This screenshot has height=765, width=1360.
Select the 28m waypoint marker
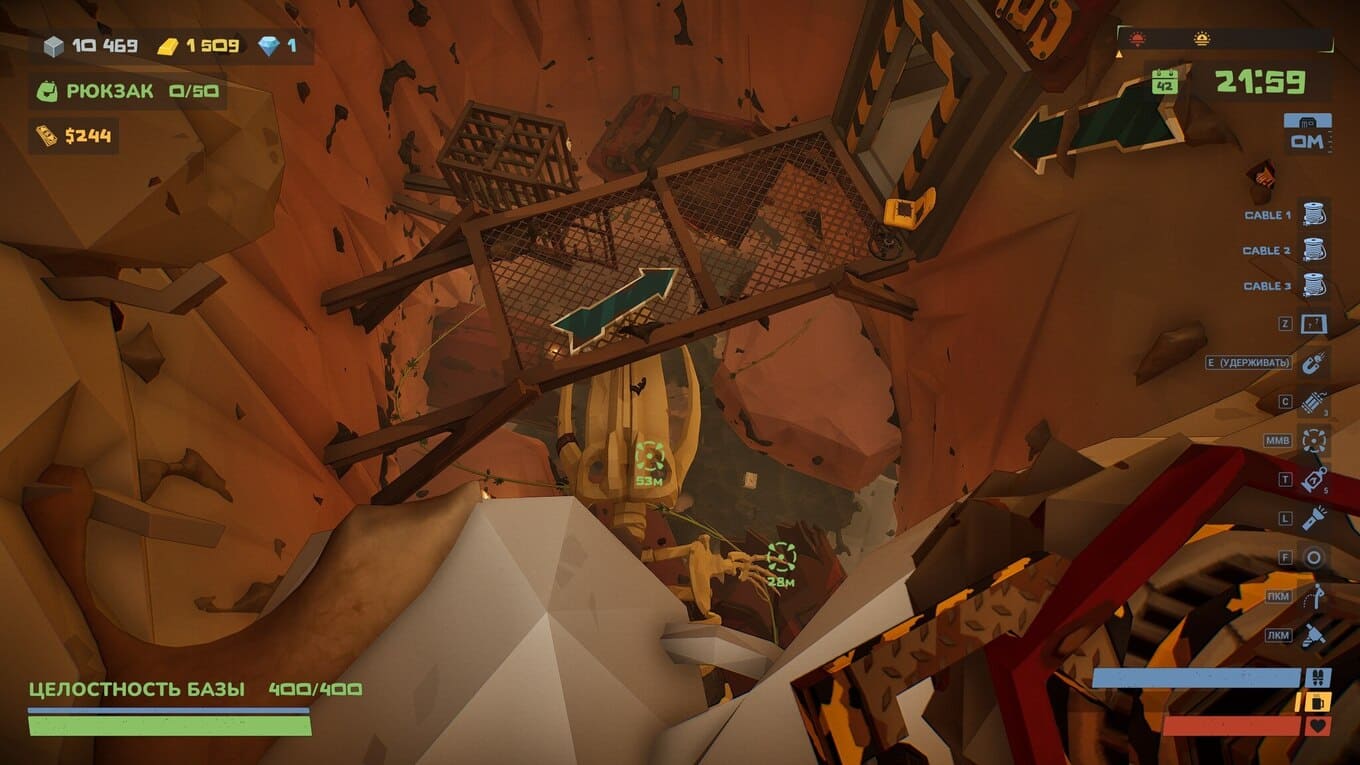click(781, 557)
